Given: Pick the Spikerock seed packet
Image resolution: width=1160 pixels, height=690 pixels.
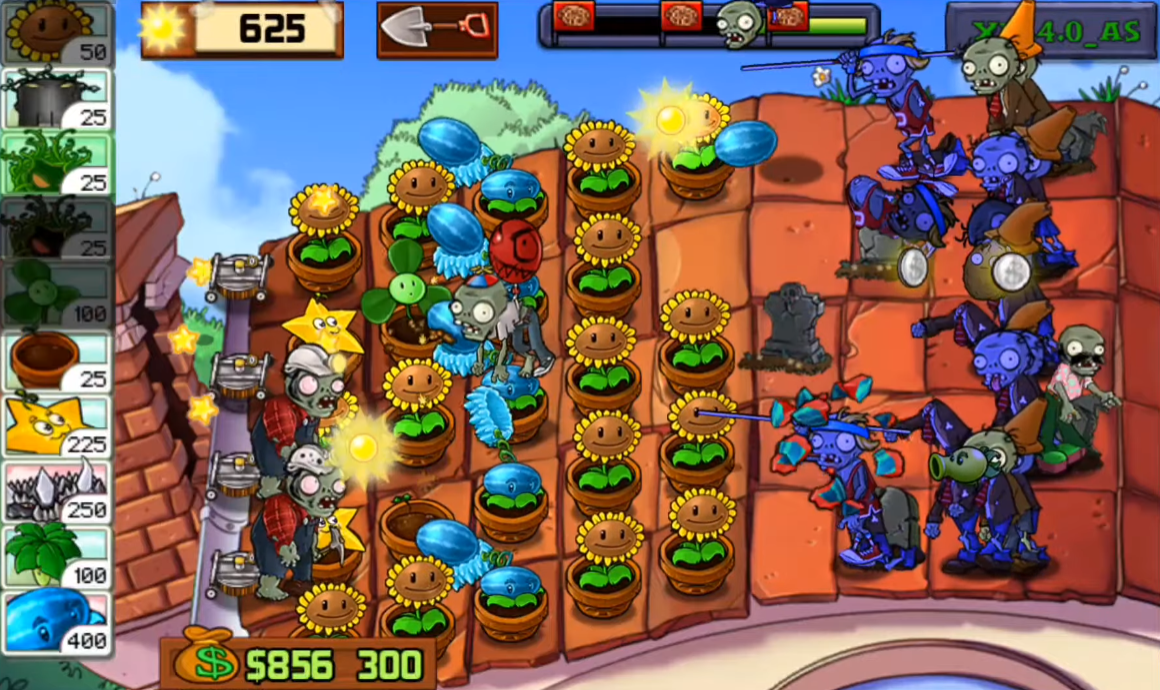Looking at the screenshot, I should point(57,491).
